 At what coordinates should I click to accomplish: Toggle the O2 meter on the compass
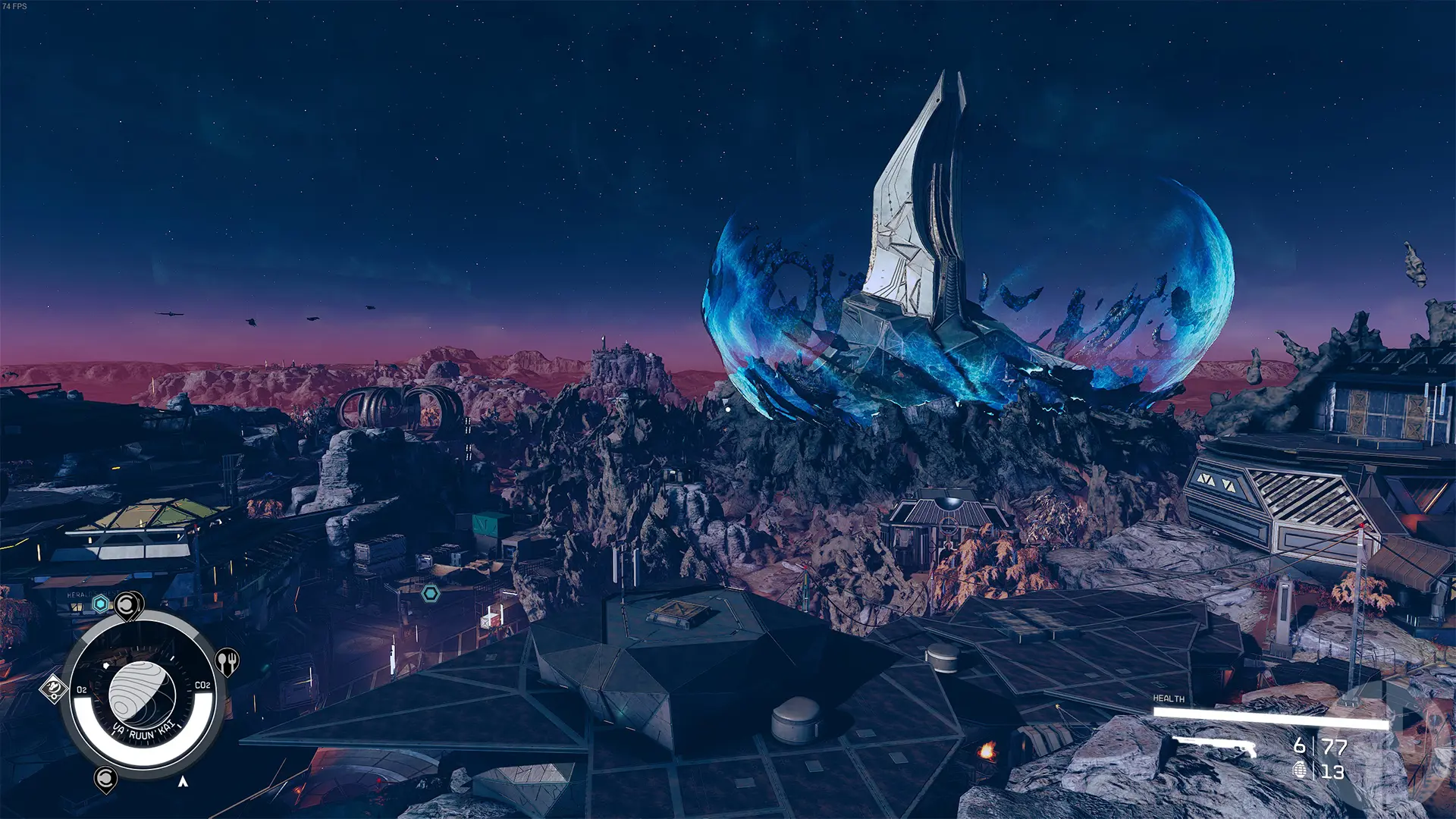point(82,689)
